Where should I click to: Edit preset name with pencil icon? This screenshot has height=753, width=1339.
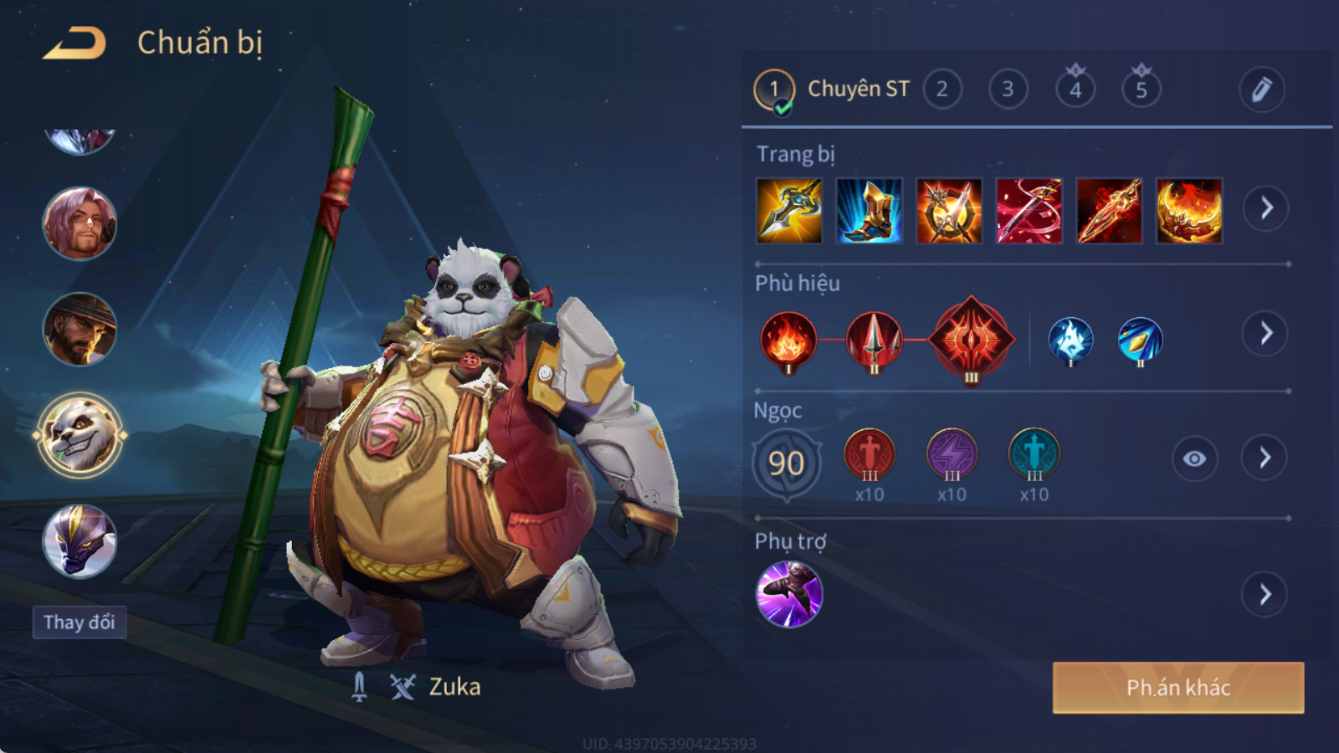click(1262, 90)
